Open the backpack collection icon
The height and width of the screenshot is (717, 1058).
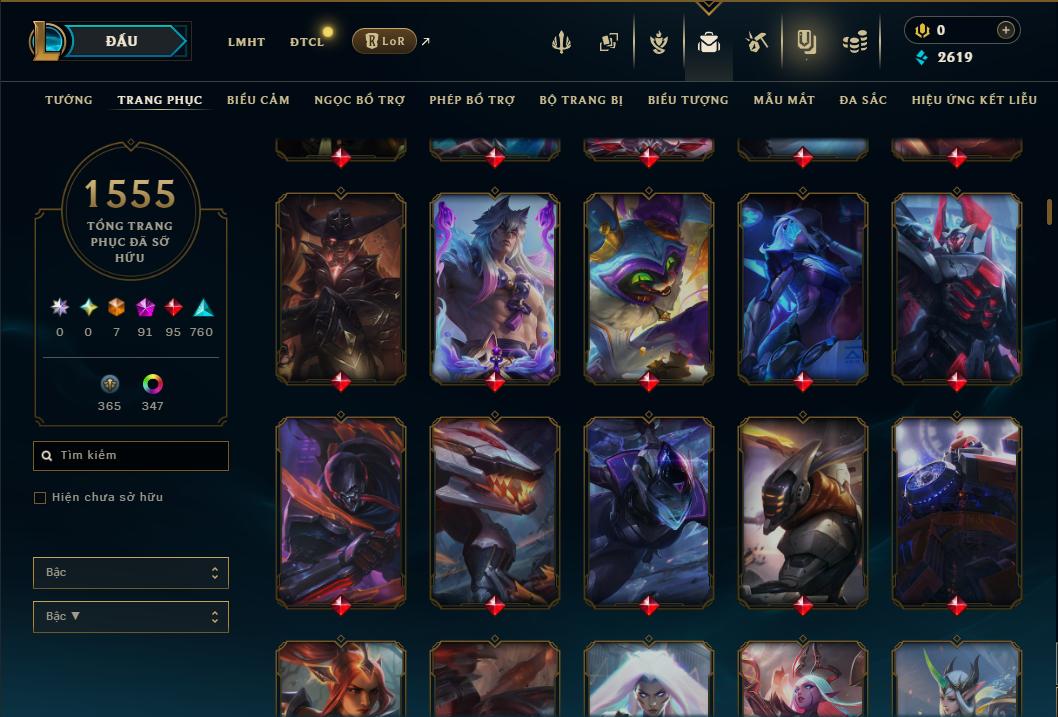coord(709,42)
